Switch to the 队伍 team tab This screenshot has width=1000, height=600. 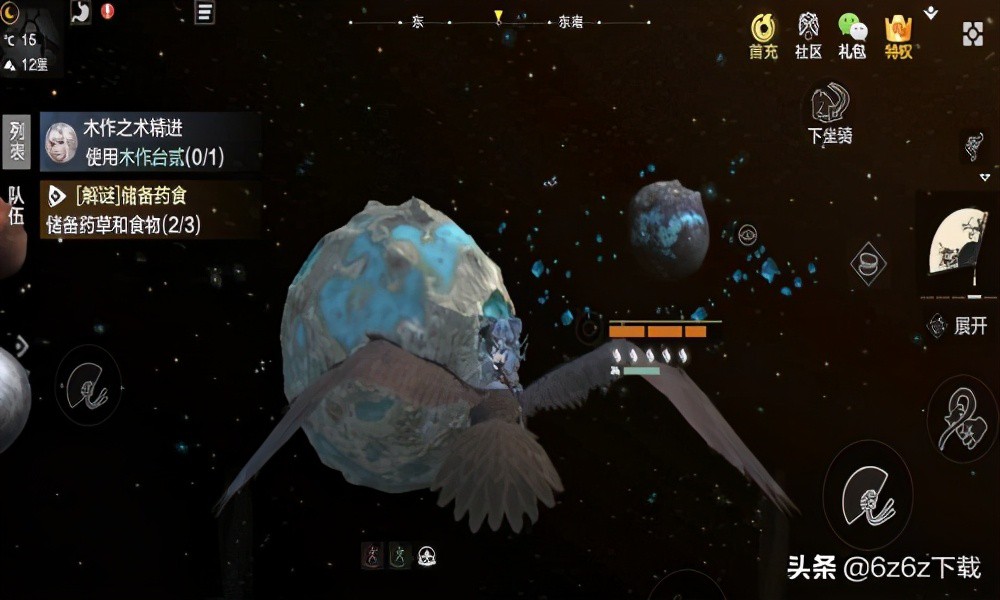pos(17,206)
